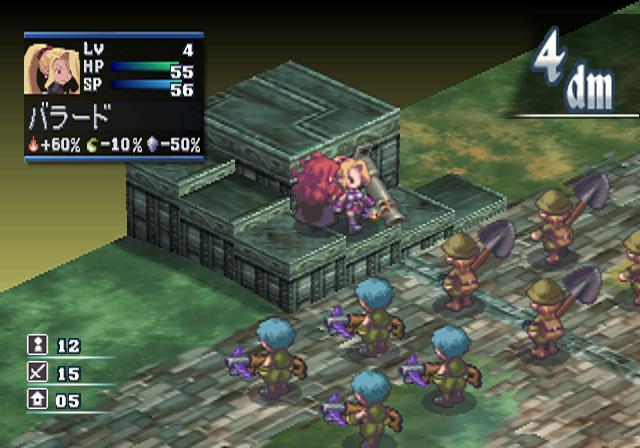Click the unit count icon beside 12
This screenshot has width=640, height=448.
37,346
